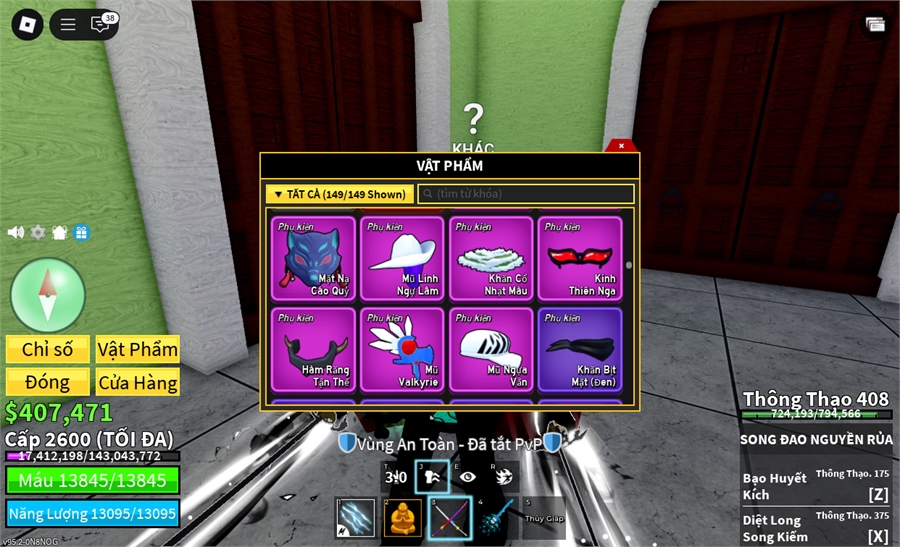This screenshot has height=547, width=900.
Task: Click the Vật Phẩm items button
Action: click(138, 349)
